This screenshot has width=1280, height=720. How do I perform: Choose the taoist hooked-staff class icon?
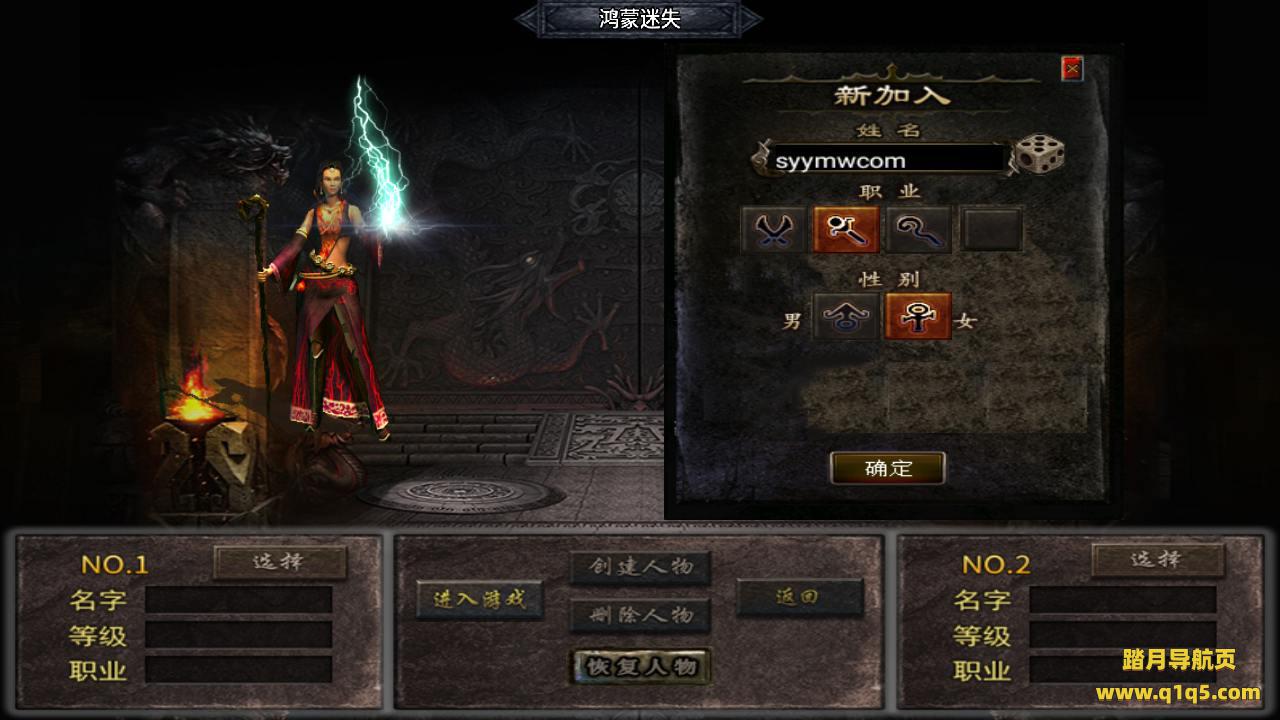click(x=918, y=230)
